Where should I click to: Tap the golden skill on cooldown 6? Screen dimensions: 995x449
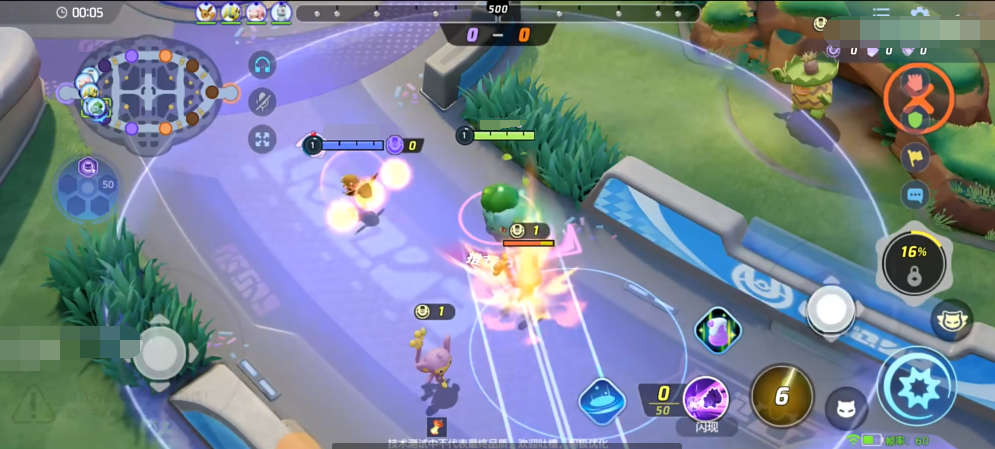(x=781, y=396)
